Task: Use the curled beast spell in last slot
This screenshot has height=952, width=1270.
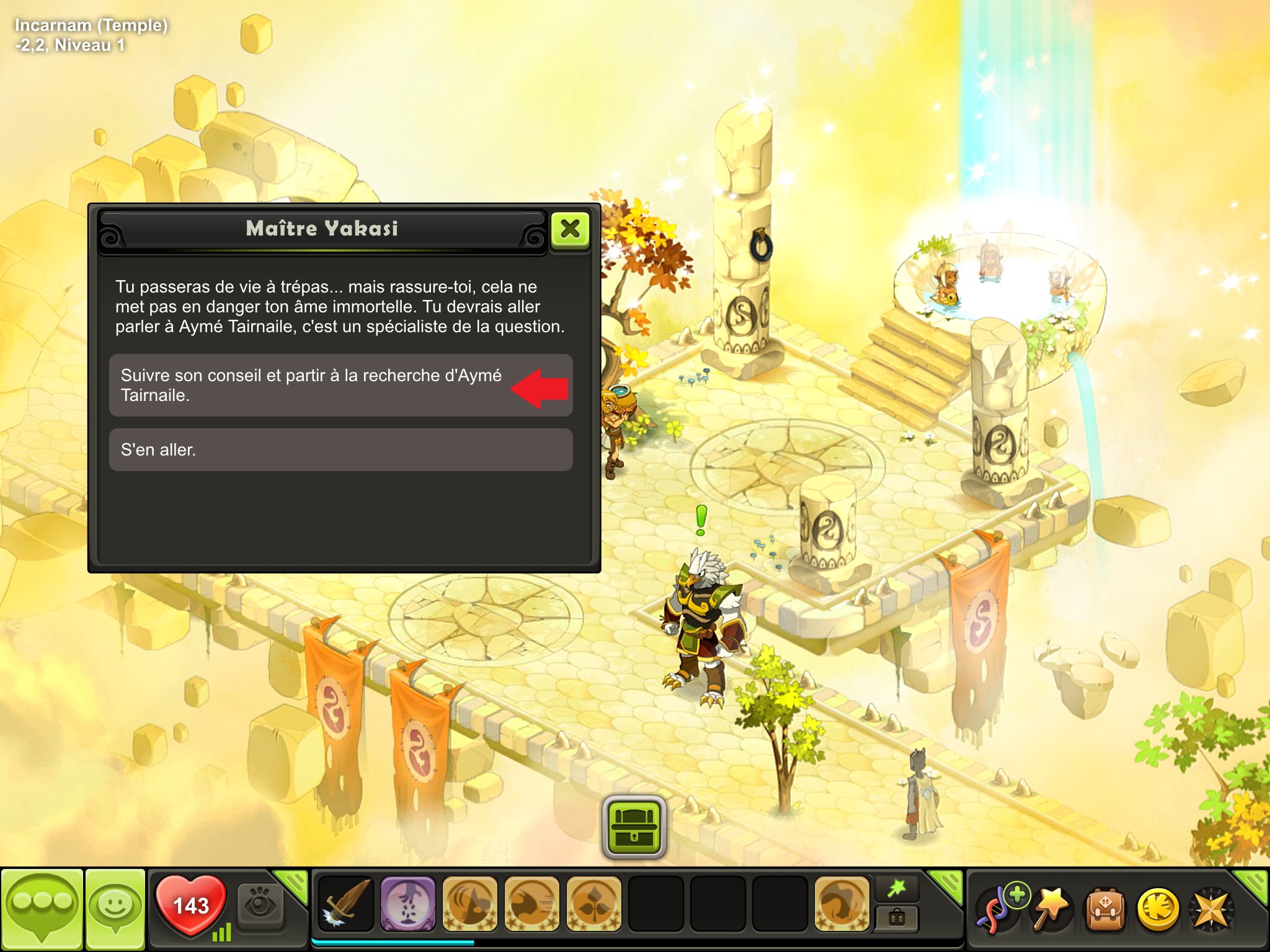Action: click(841, 904)
